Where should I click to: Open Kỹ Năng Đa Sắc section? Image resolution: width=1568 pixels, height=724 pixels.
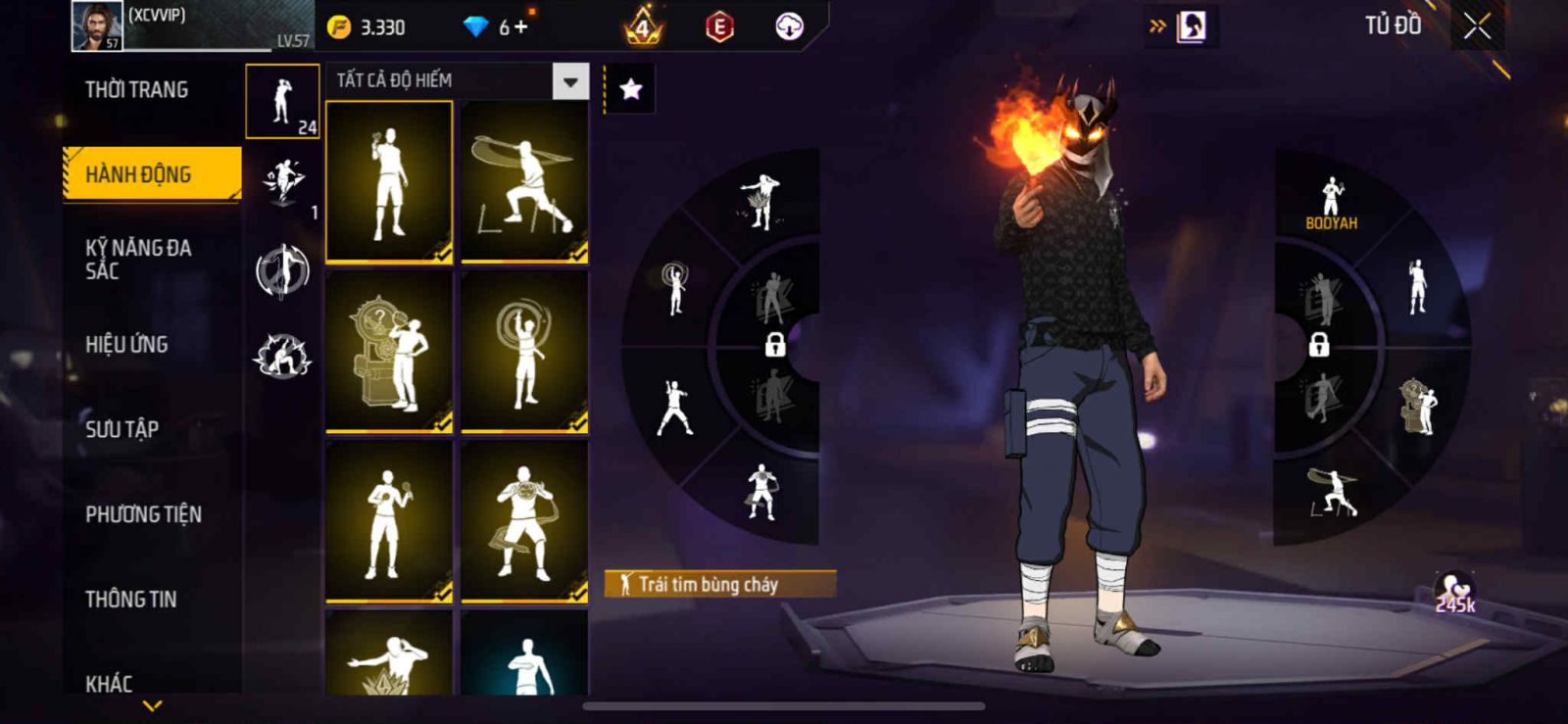138,259
